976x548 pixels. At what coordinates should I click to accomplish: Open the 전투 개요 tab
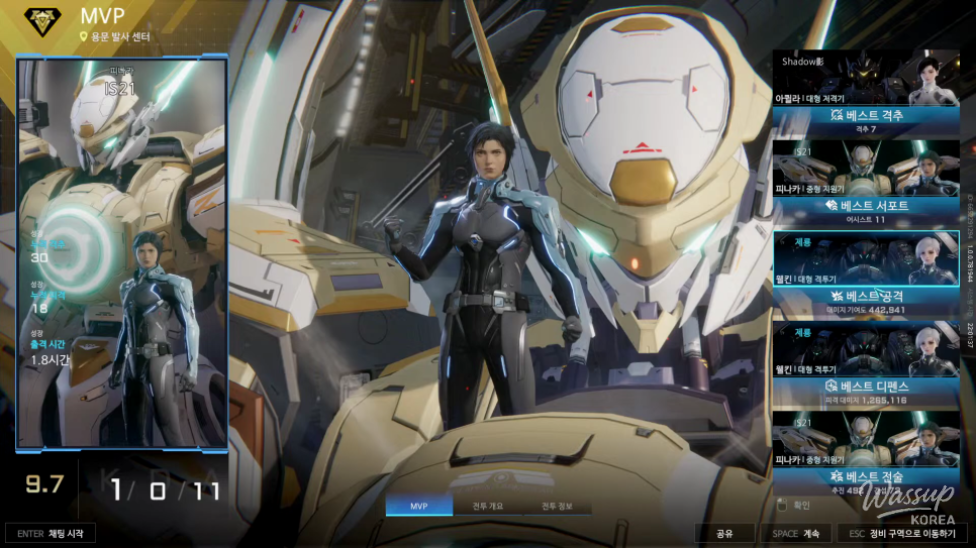click(487, 506)
